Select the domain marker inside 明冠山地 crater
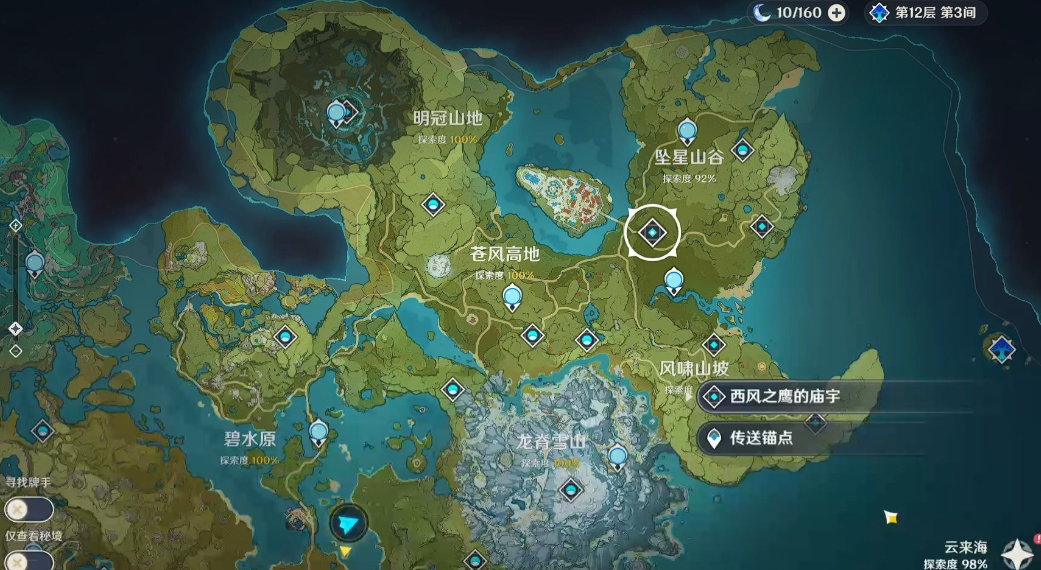The image size is (1041, 570). click(338, 112)
